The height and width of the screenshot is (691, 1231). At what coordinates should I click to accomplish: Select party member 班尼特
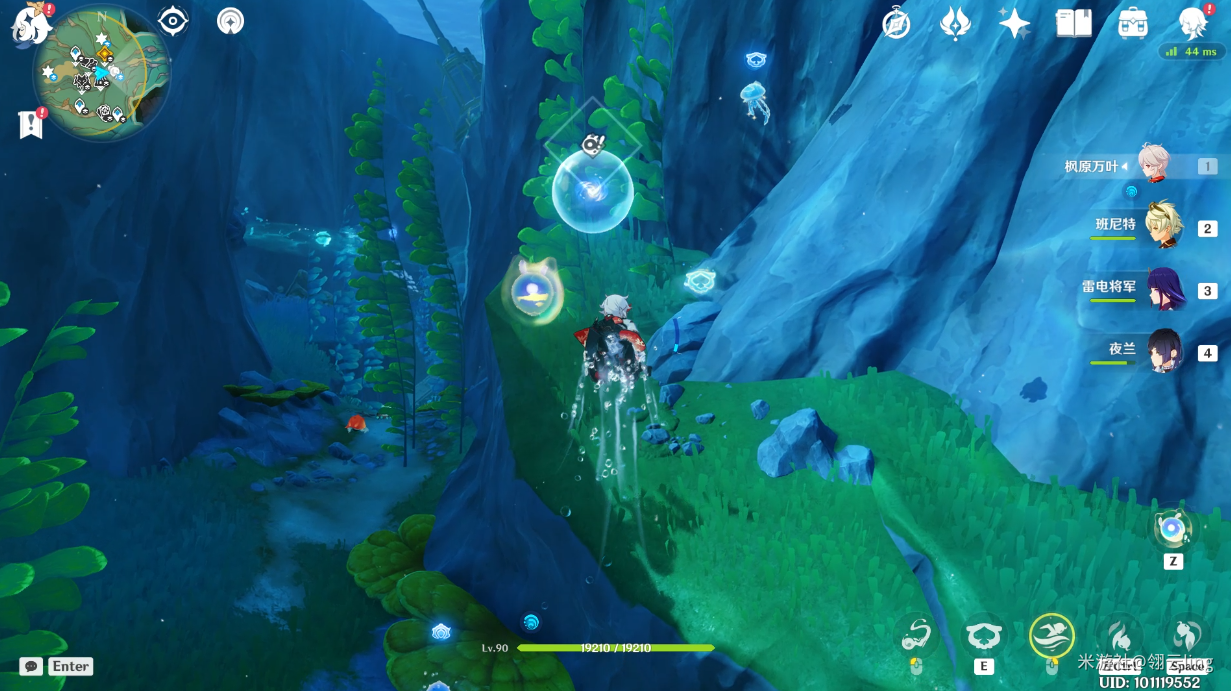[1162, 226]
